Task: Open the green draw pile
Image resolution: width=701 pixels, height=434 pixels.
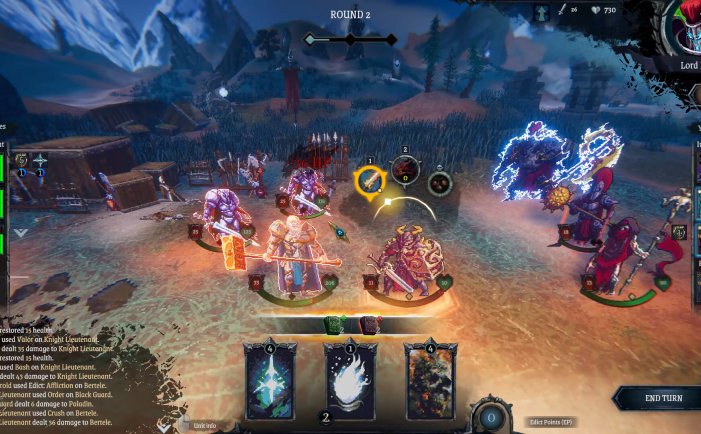Action: tap(332, 324)
